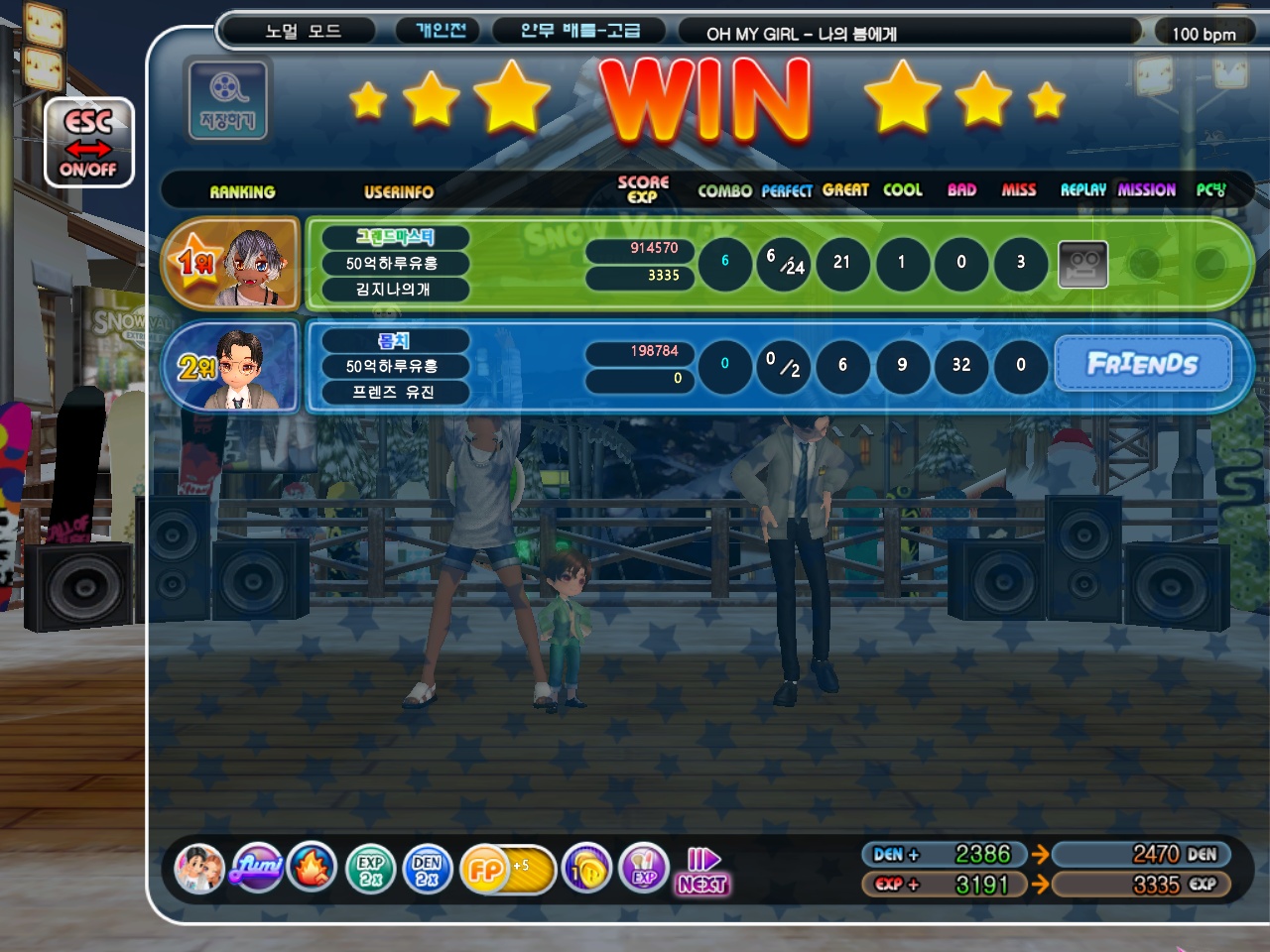Toggle the ESC ON/OFF results panel
The height and width of the screenshot is (952, 1270).
point(88,144)
